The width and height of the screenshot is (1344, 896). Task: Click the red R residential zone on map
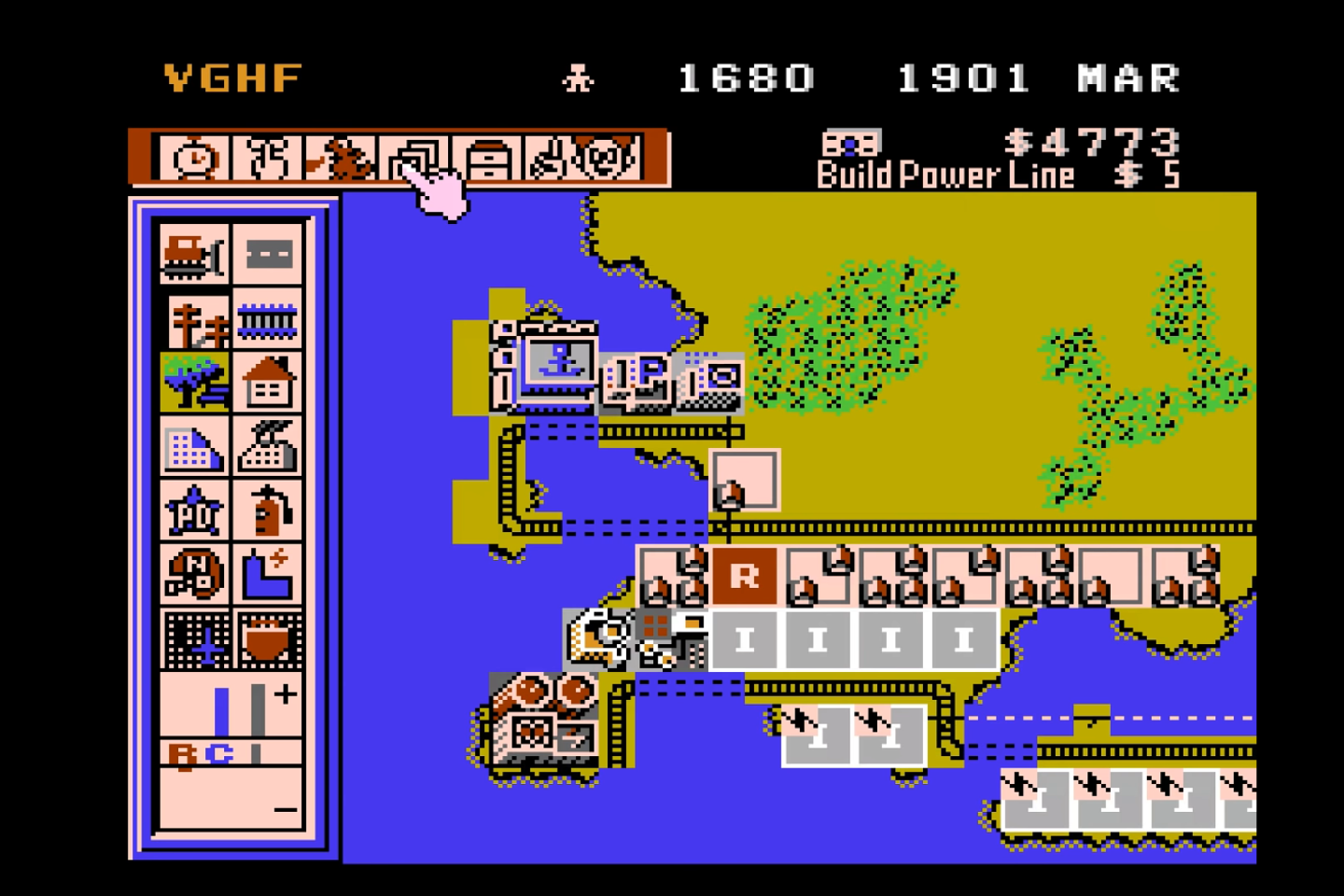click(744, 577)
